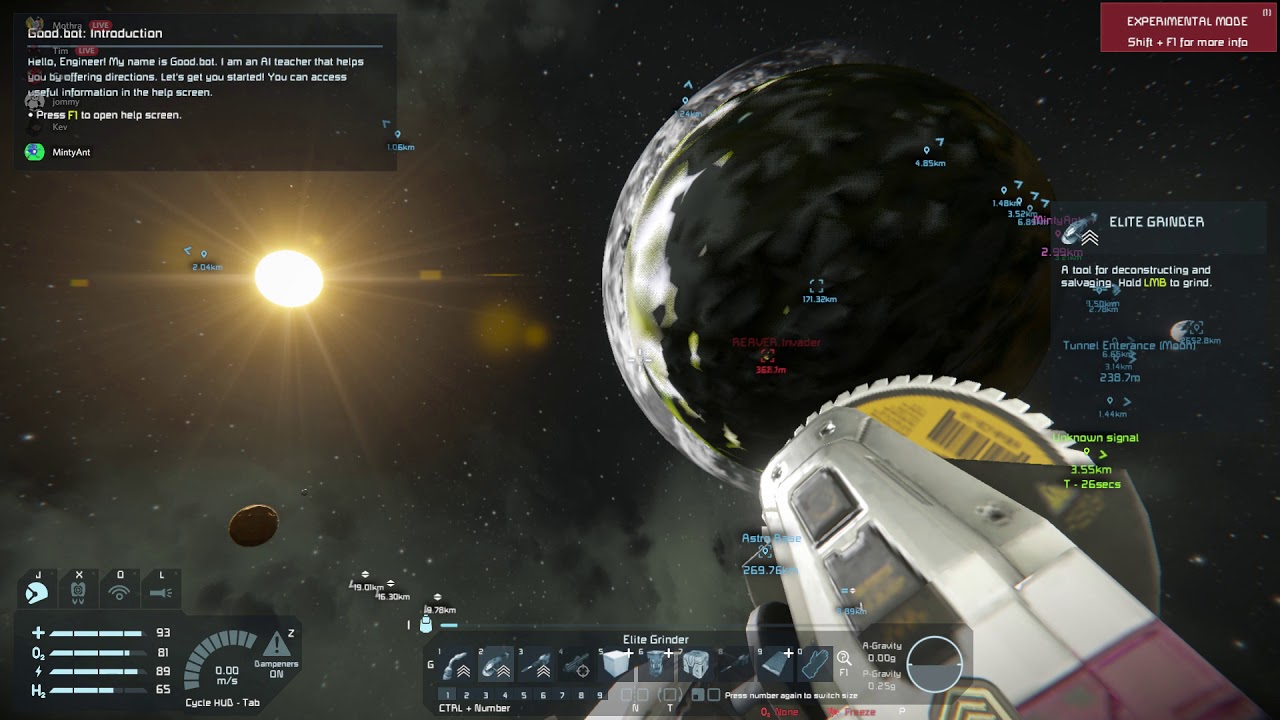Click the Experimental Mode notice banner
Image resolution: width=1280 pixels, height=720 pixels.
(1187, 28)
